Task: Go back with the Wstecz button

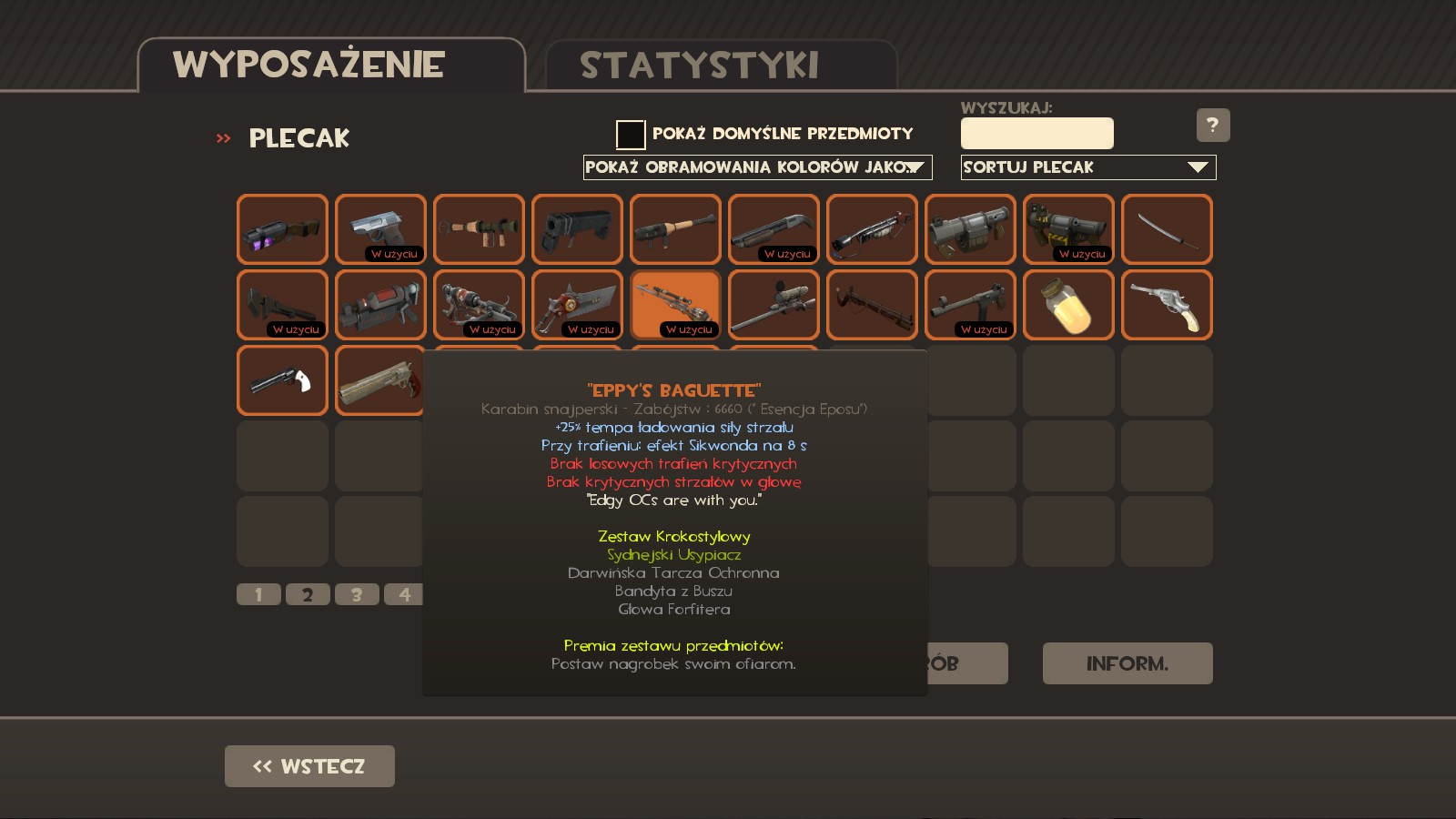Action: tap(309, 766)
